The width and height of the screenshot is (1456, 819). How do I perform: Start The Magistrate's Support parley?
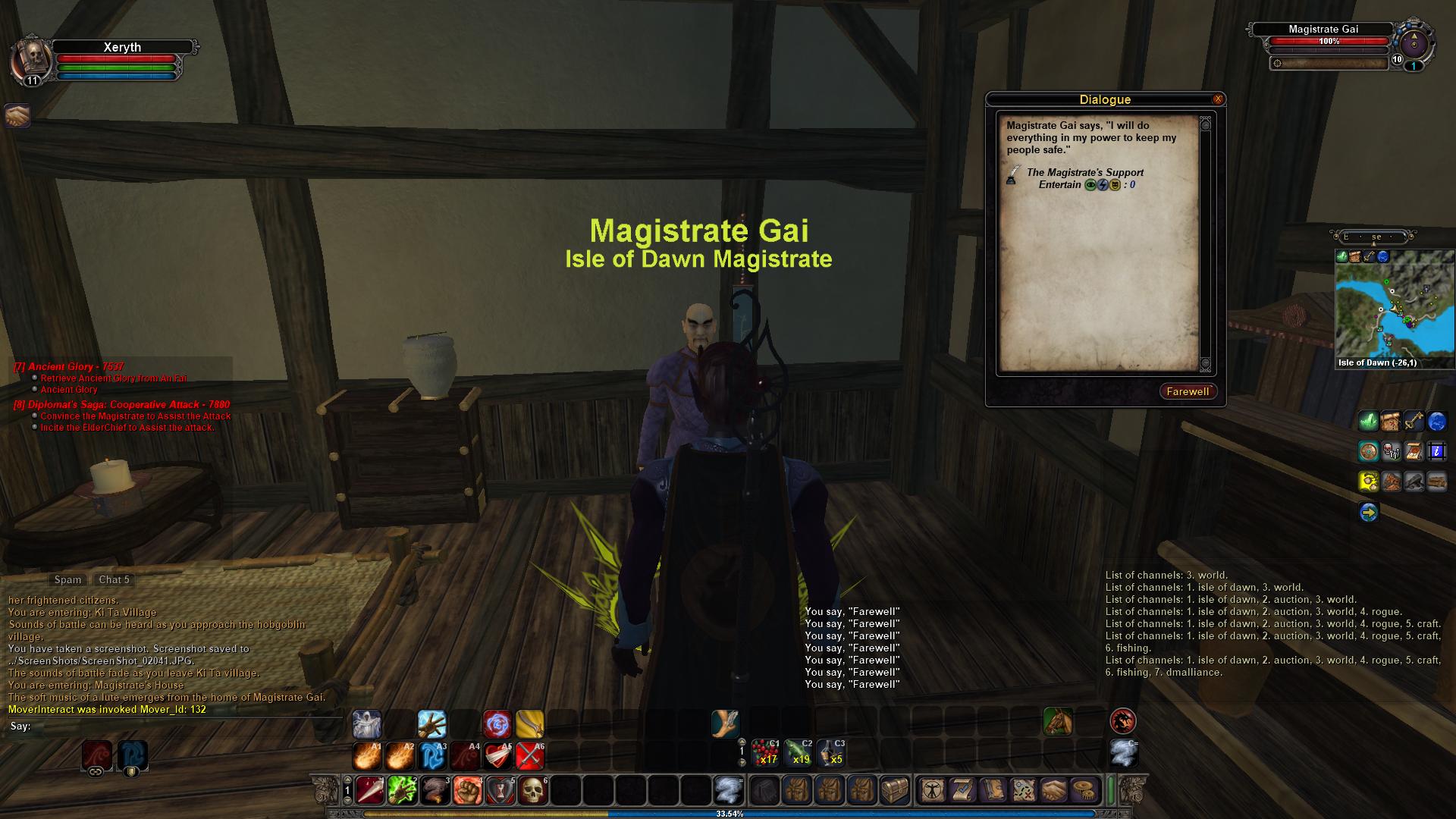tap(1084, 173)
